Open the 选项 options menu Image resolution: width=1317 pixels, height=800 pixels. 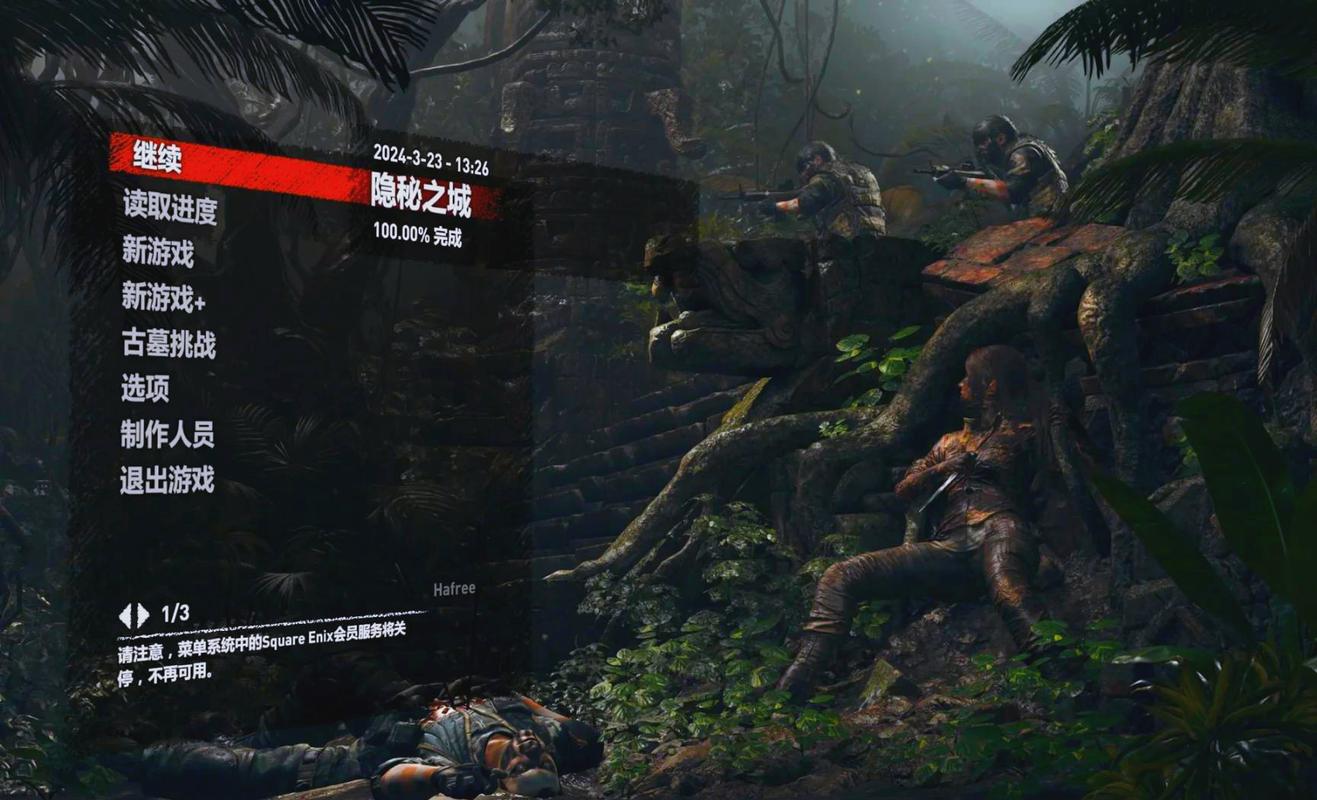pos(145,389)
